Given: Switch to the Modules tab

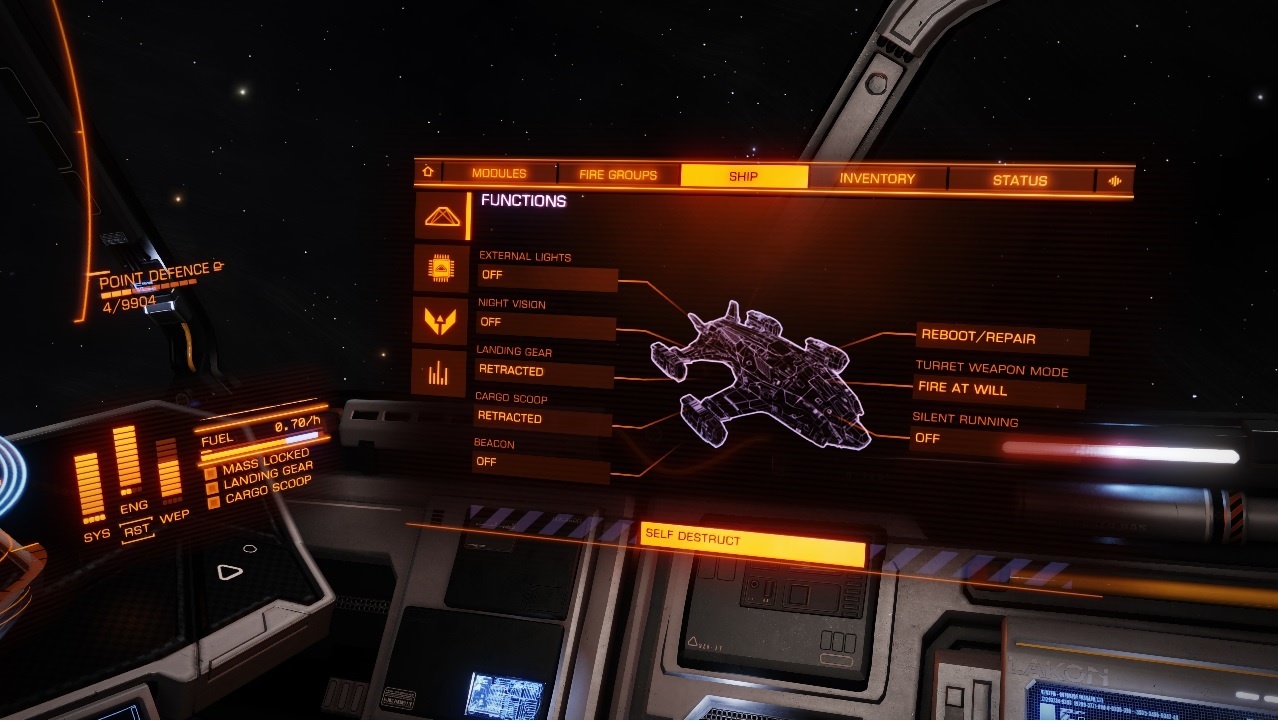Looking at the screenshot, I should tap(498, 174).
